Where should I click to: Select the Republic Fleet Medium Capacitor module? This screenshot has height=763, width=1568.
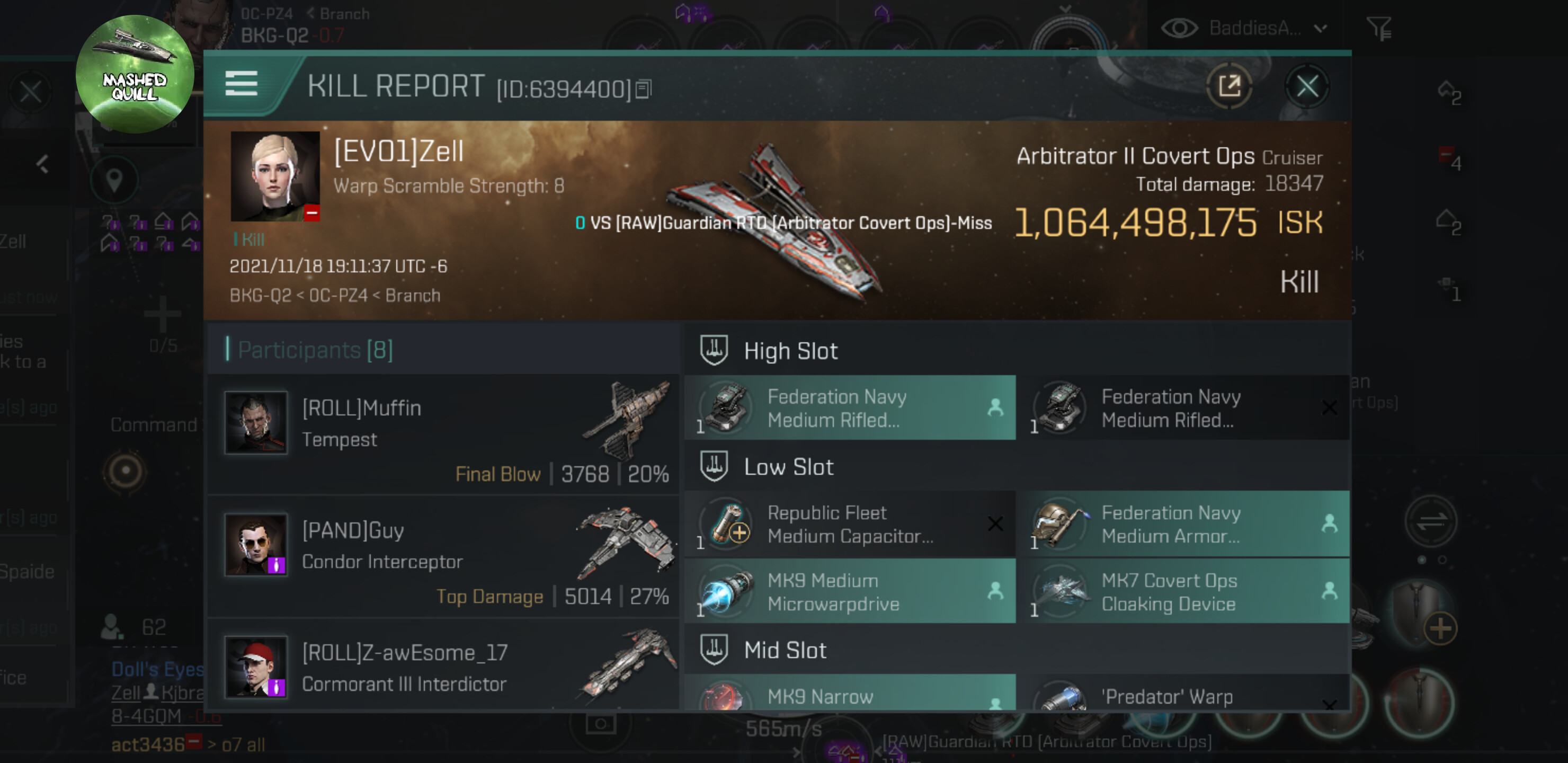pyautogui.click(x=850, y=524)
